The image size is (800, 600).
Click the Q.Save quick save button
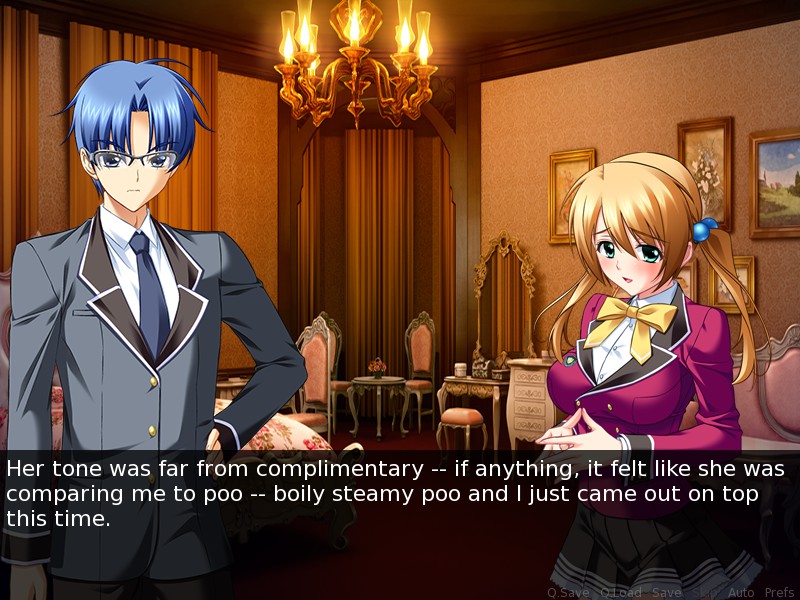pos(568,592)
